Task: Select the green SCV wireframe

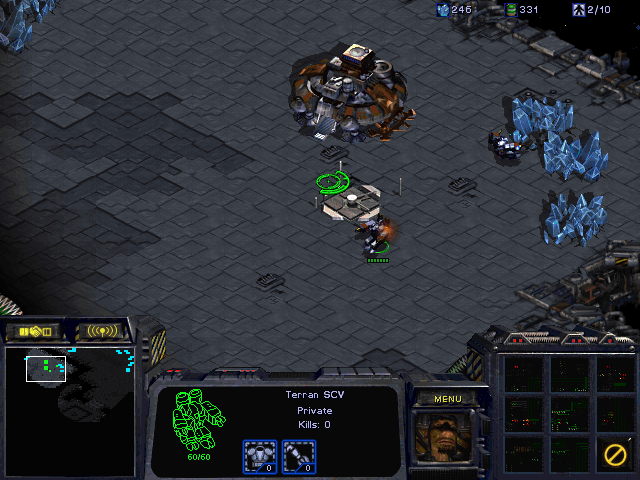Action: coord(197,420)
